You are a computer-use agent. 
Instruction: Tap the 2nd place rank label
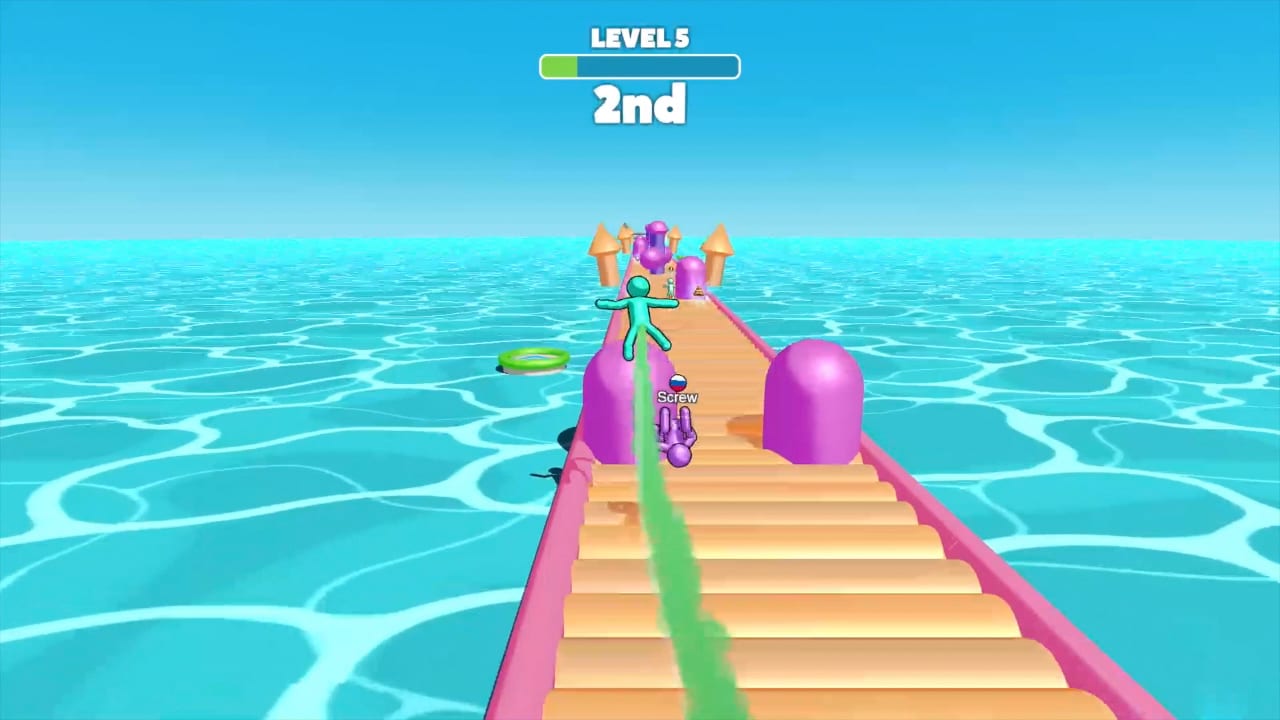639,105
